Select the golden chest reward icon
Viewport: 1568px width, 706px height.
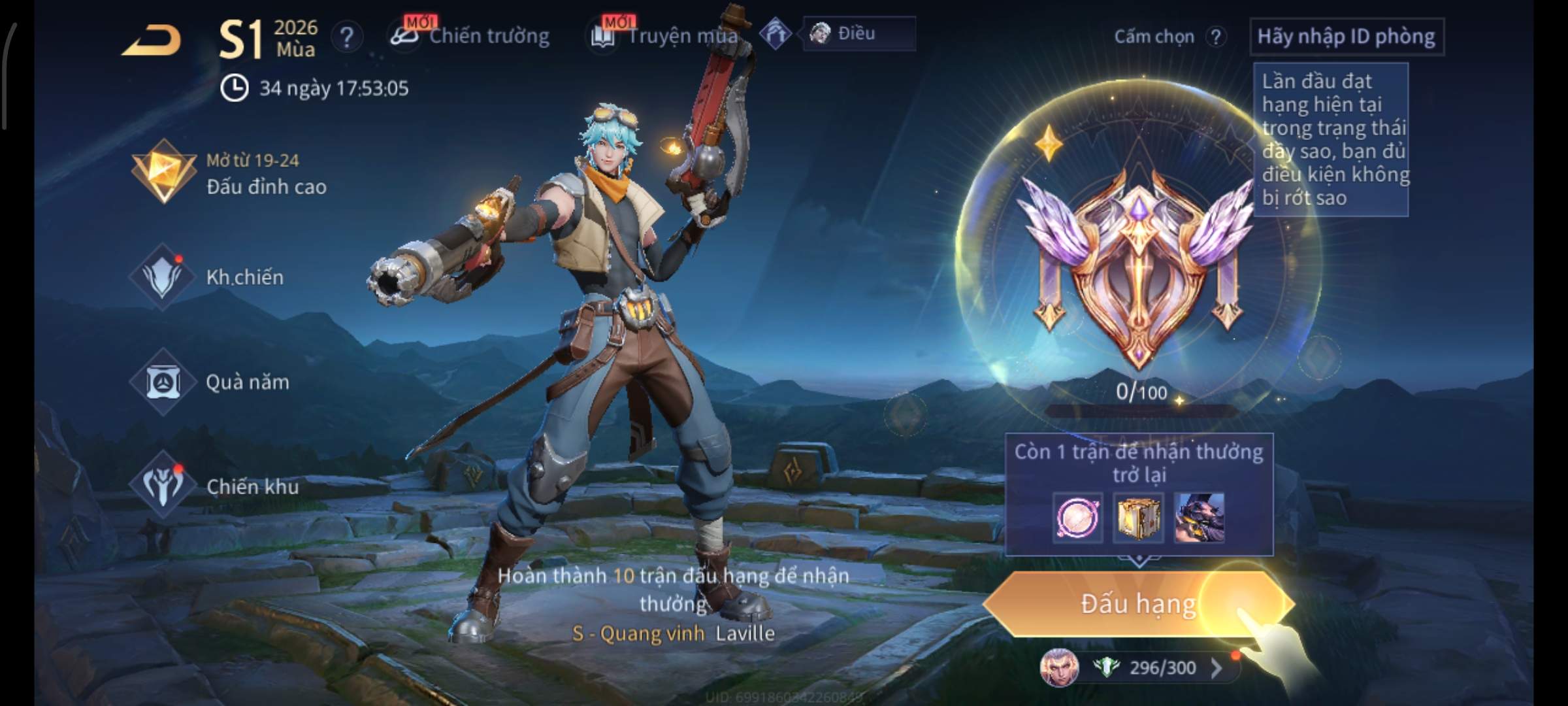click(1138, 518)
